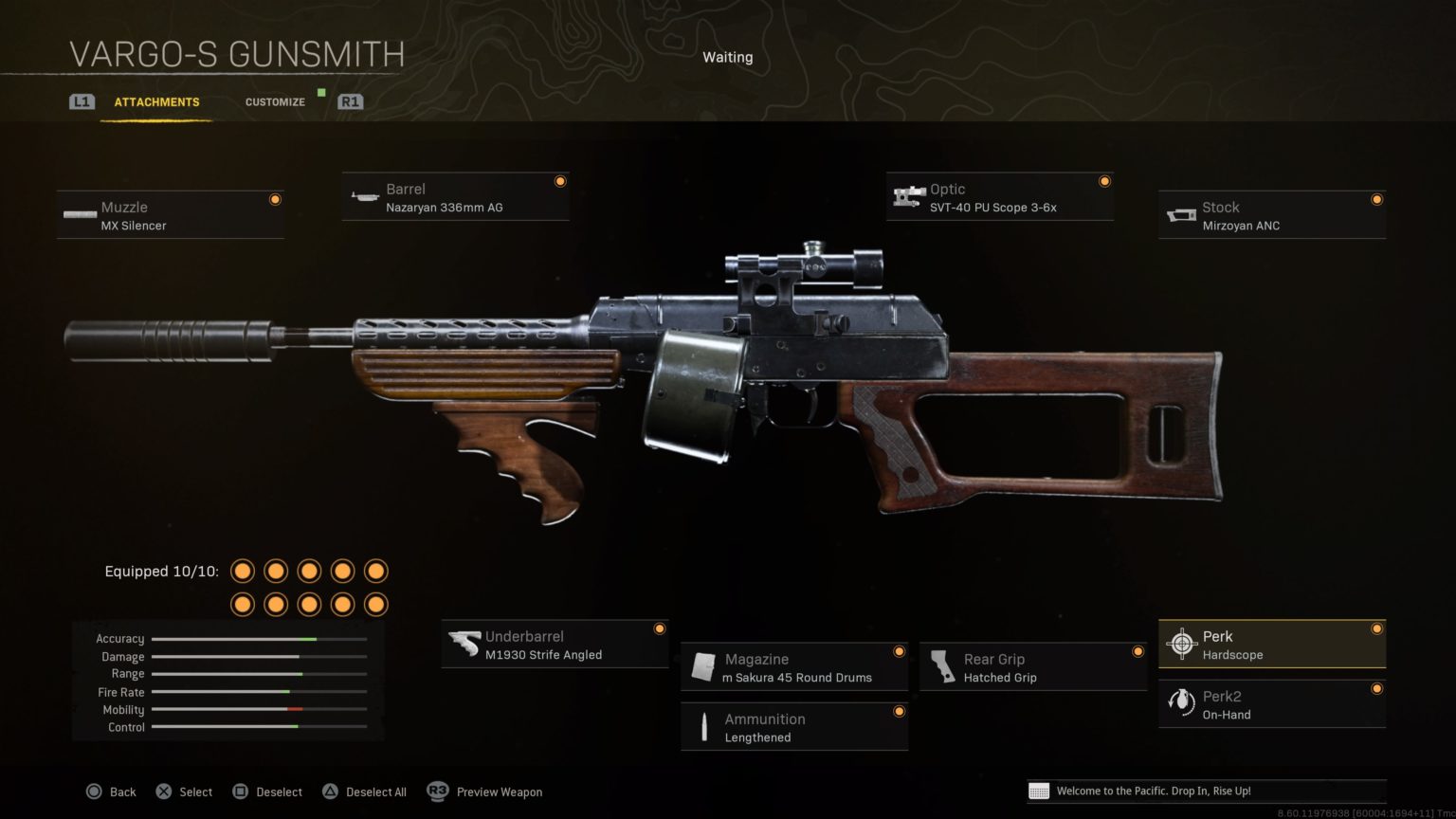This screenshot has height=819, width=1456.
Task: Click the Back option
Action: (x=122, y=792)
